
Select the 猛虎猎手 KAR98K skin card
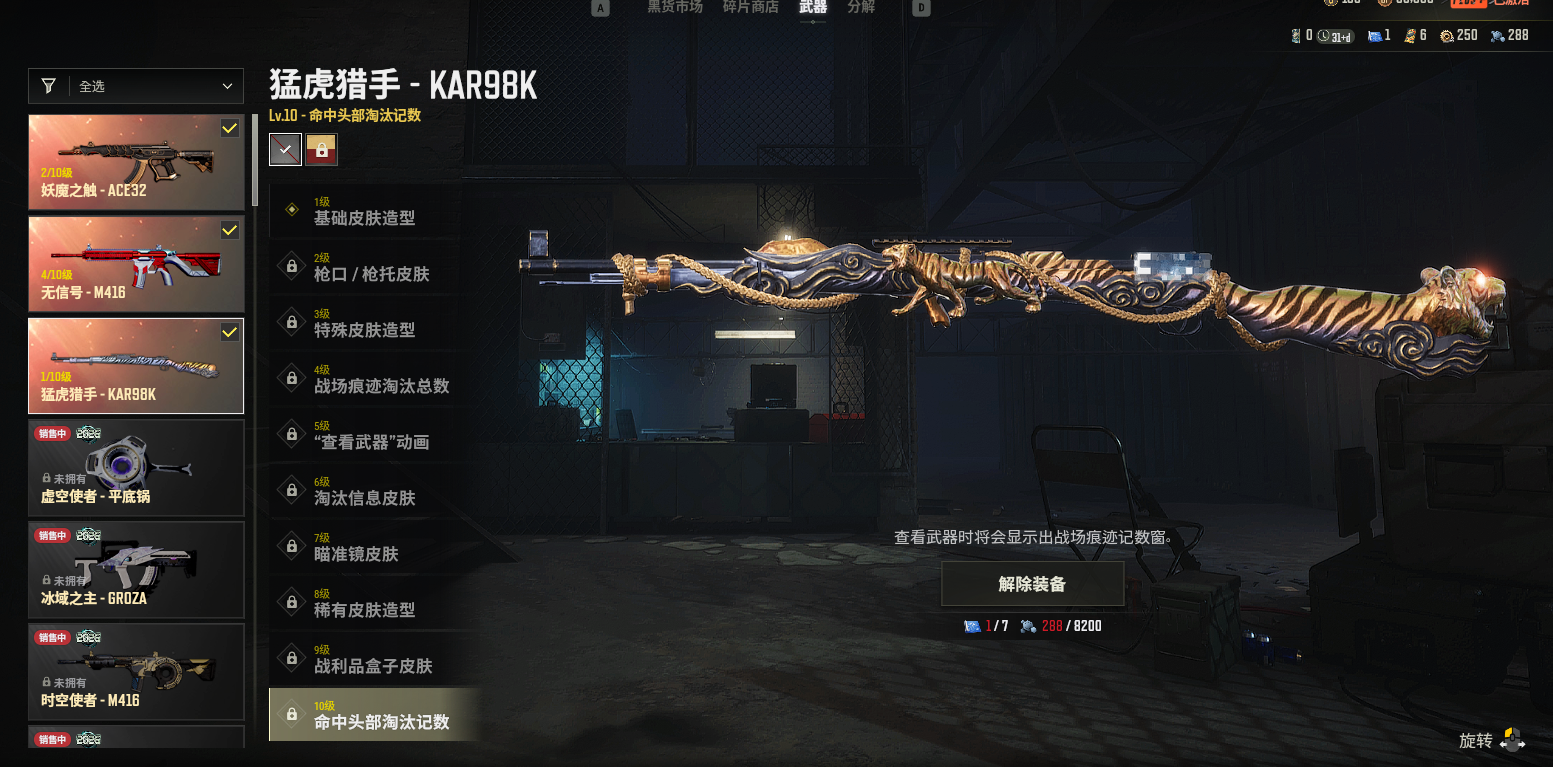pos(136,366)
